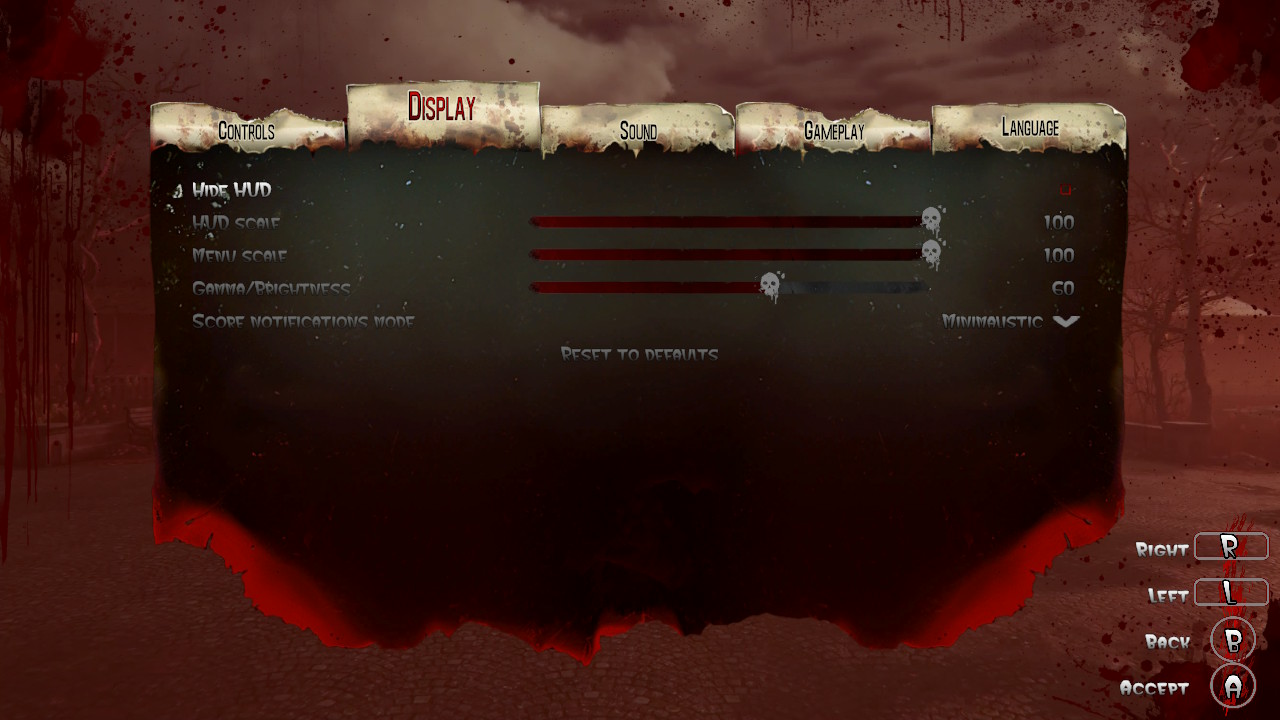Open the Score notifications mode dropdown
1280x720 pixels.
[1066, 322]
